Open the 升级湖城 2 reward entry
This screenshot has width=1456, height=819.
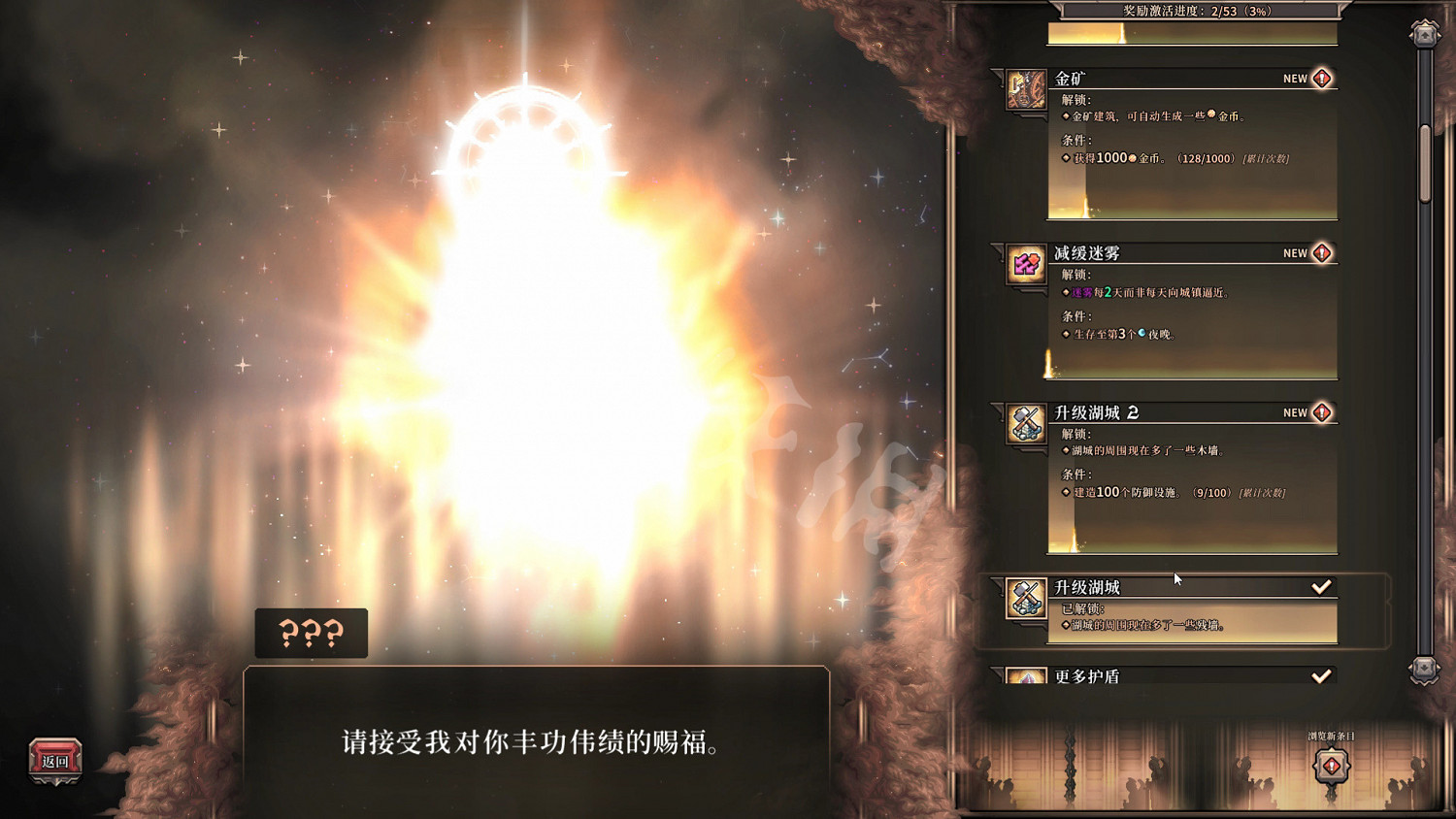click(x=1165, y=412)
